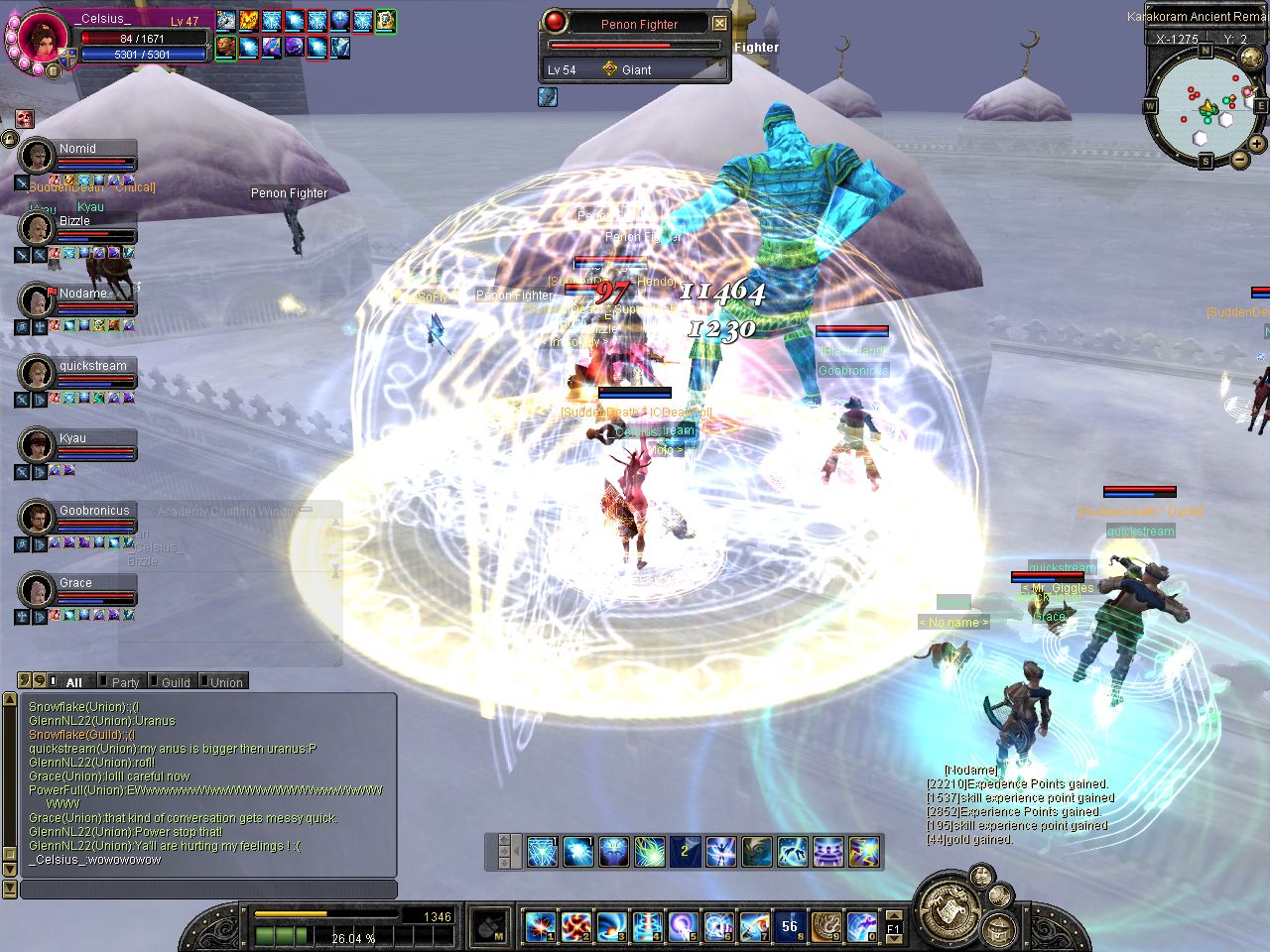Select party member Bizzle's portrait

(x=37, y=228)
